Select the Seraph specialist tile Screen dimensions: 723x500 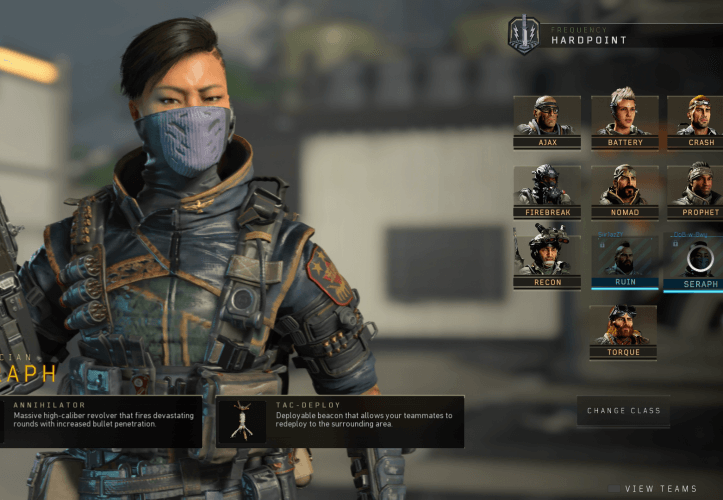click(697, 260)
